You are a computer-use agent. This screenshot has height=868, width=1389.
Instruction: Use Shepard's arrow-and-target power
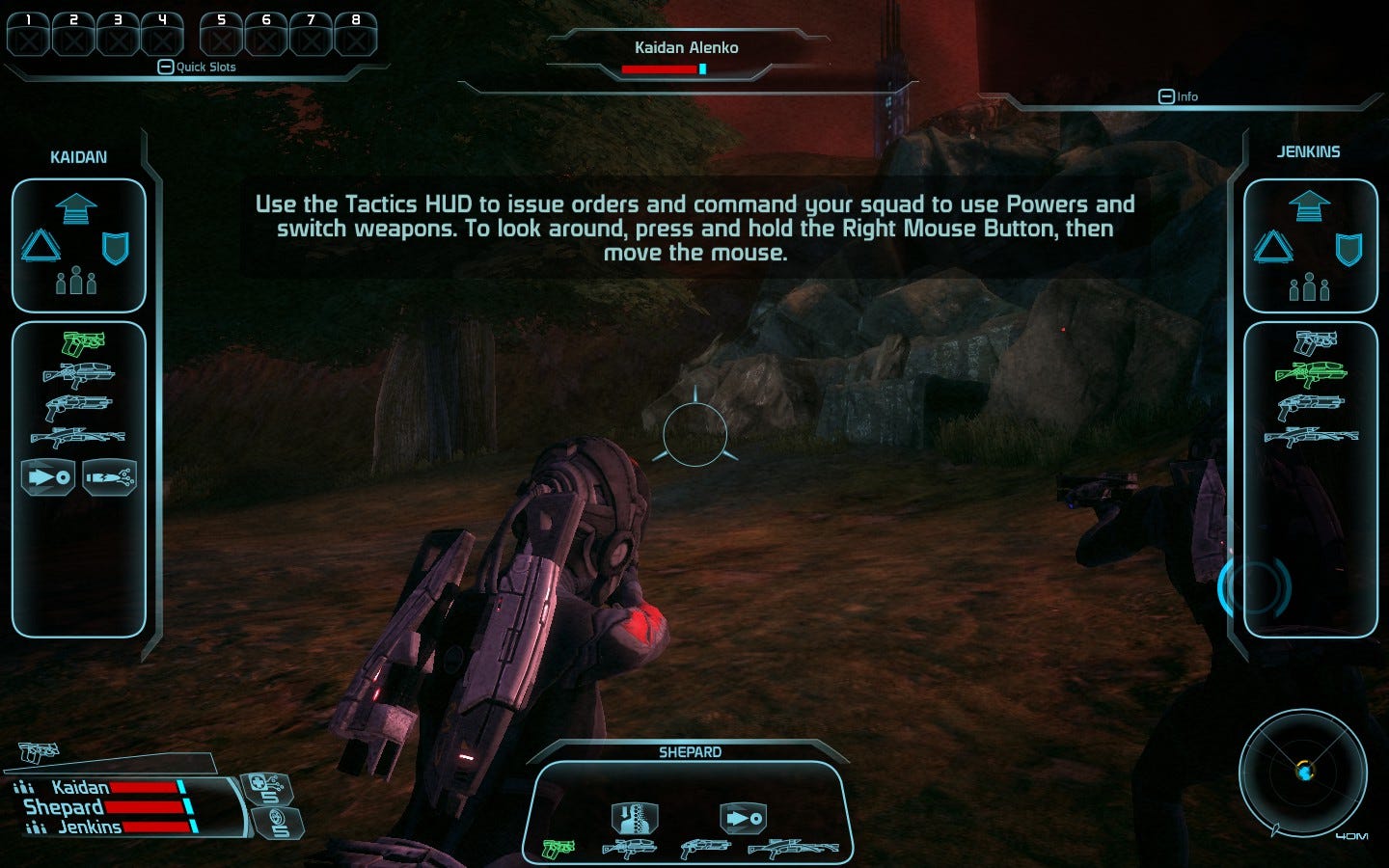[x=743, y=819]
